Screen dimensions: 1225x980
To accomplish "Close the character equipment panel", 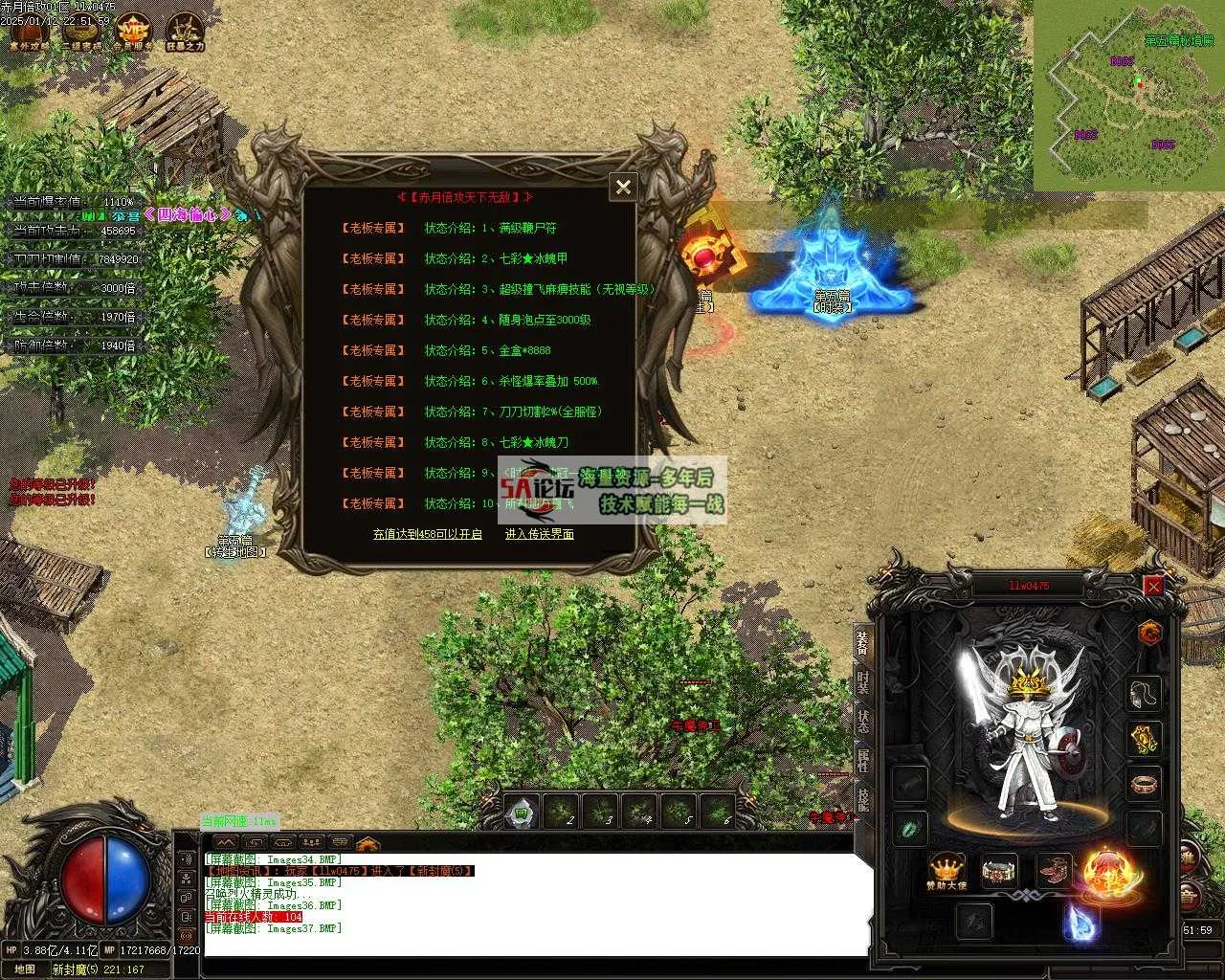I will tap(1153, 586).
